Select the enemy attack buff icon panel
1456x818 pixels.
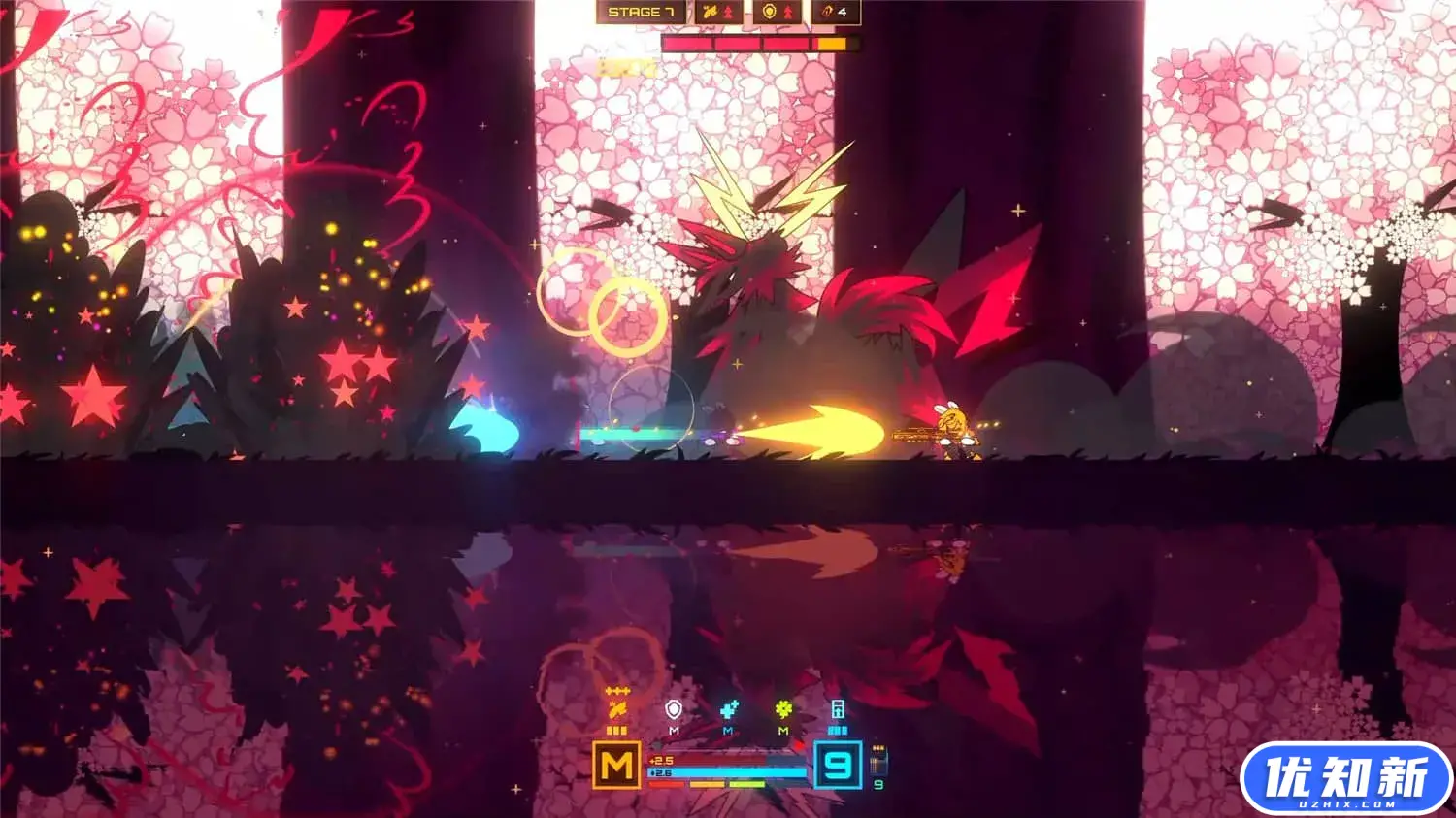[x=719, y=12]
